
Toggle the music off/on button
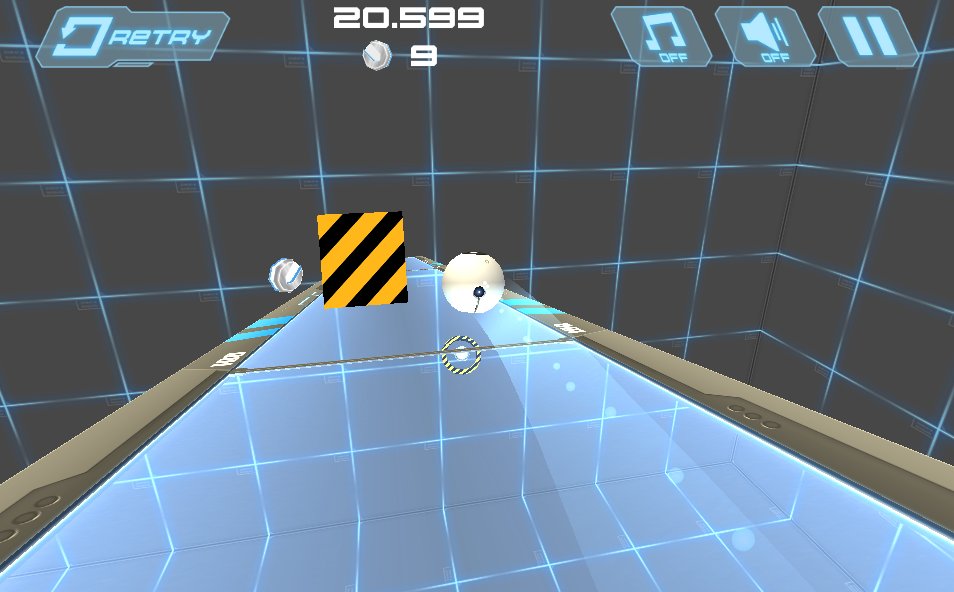click(x=662, y=37)
